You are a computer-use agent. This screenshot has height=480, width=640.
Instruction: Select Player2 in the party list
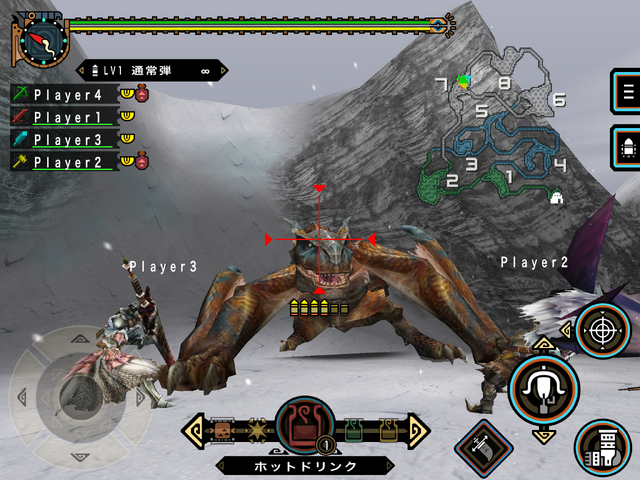click(x=66, y=161)
